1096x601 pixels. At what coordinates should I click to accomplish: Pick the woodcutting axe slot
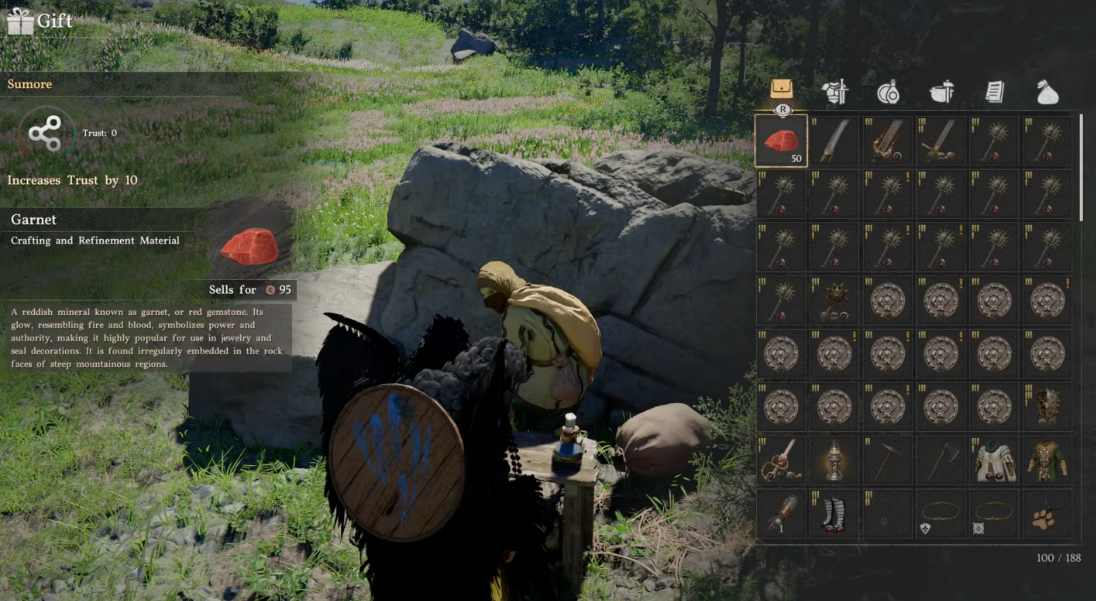point(940,460)
